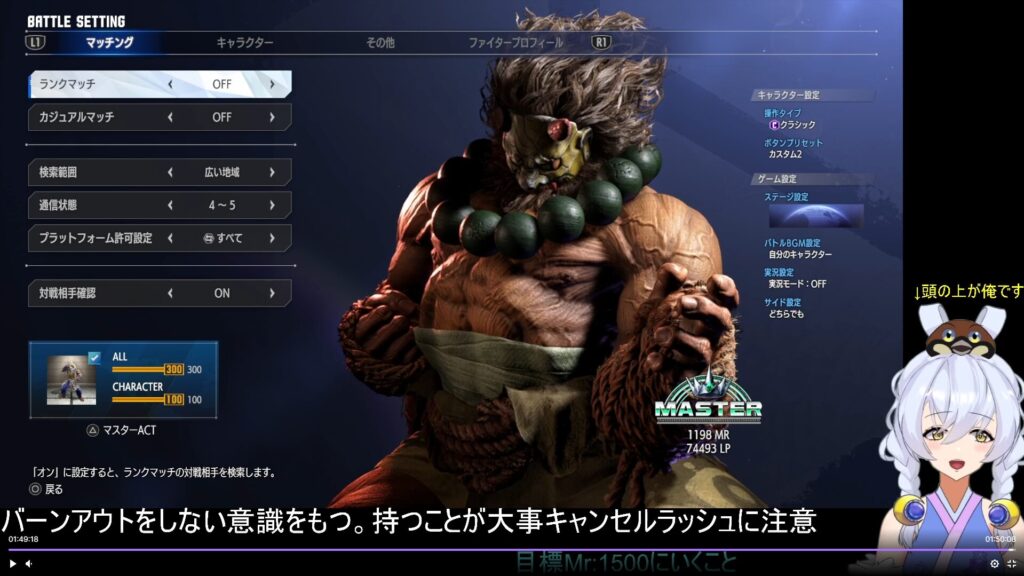Toggle カジュアルマッチ with its right arrow

(271, 117)
